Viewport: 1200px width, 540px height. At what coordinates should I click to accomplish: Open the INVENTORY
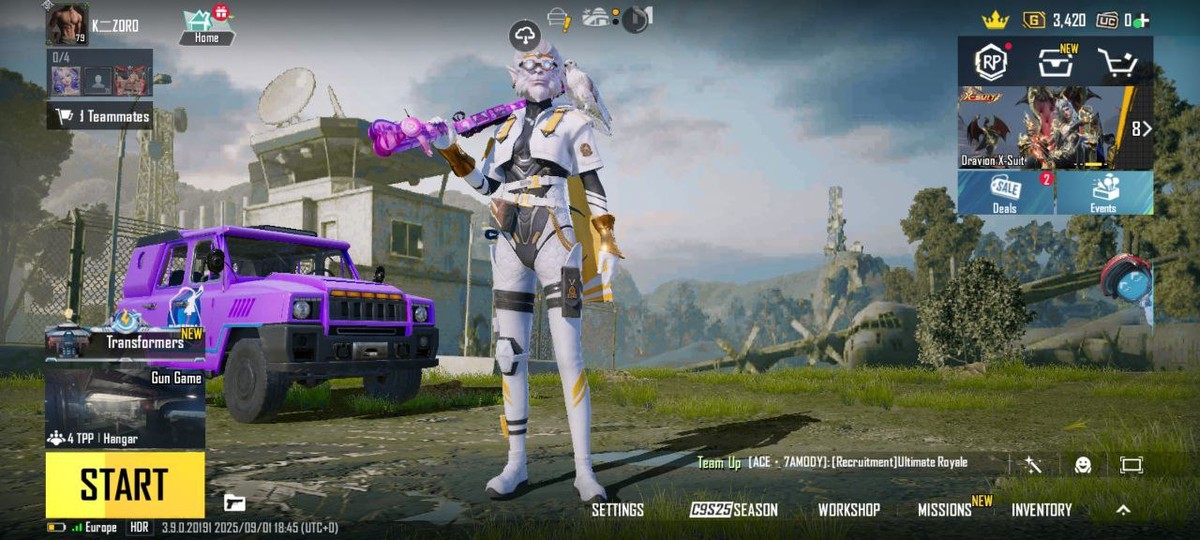click(x=1041, y=510)
